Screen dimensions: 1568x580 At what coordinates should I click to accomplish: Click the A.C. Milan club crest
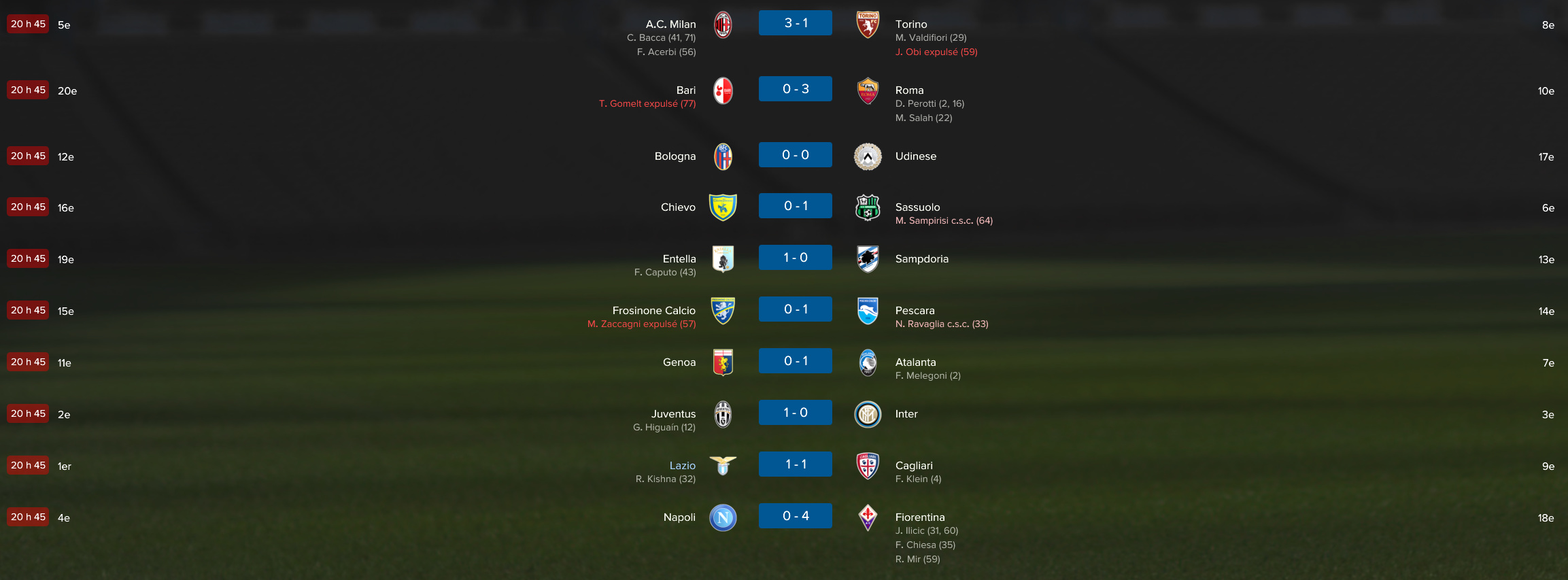[723, 25]
